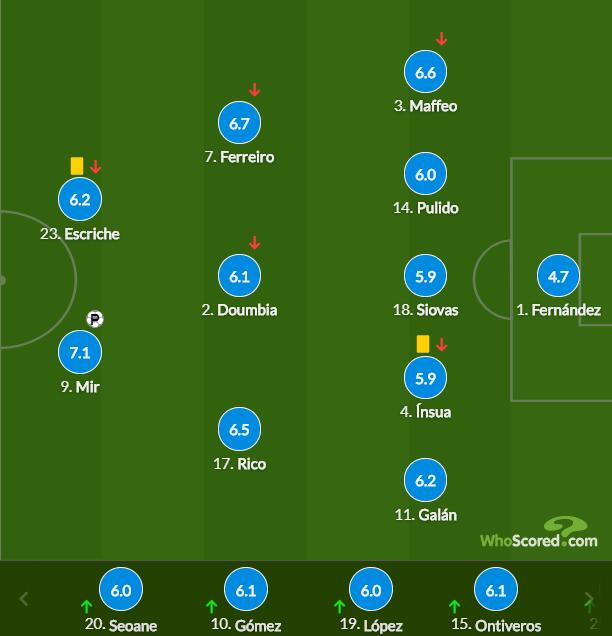Viewport: 612px width, 636px height.
Task: Select Rico's 6.5 rating circle
Action: [x=239, y=430]
